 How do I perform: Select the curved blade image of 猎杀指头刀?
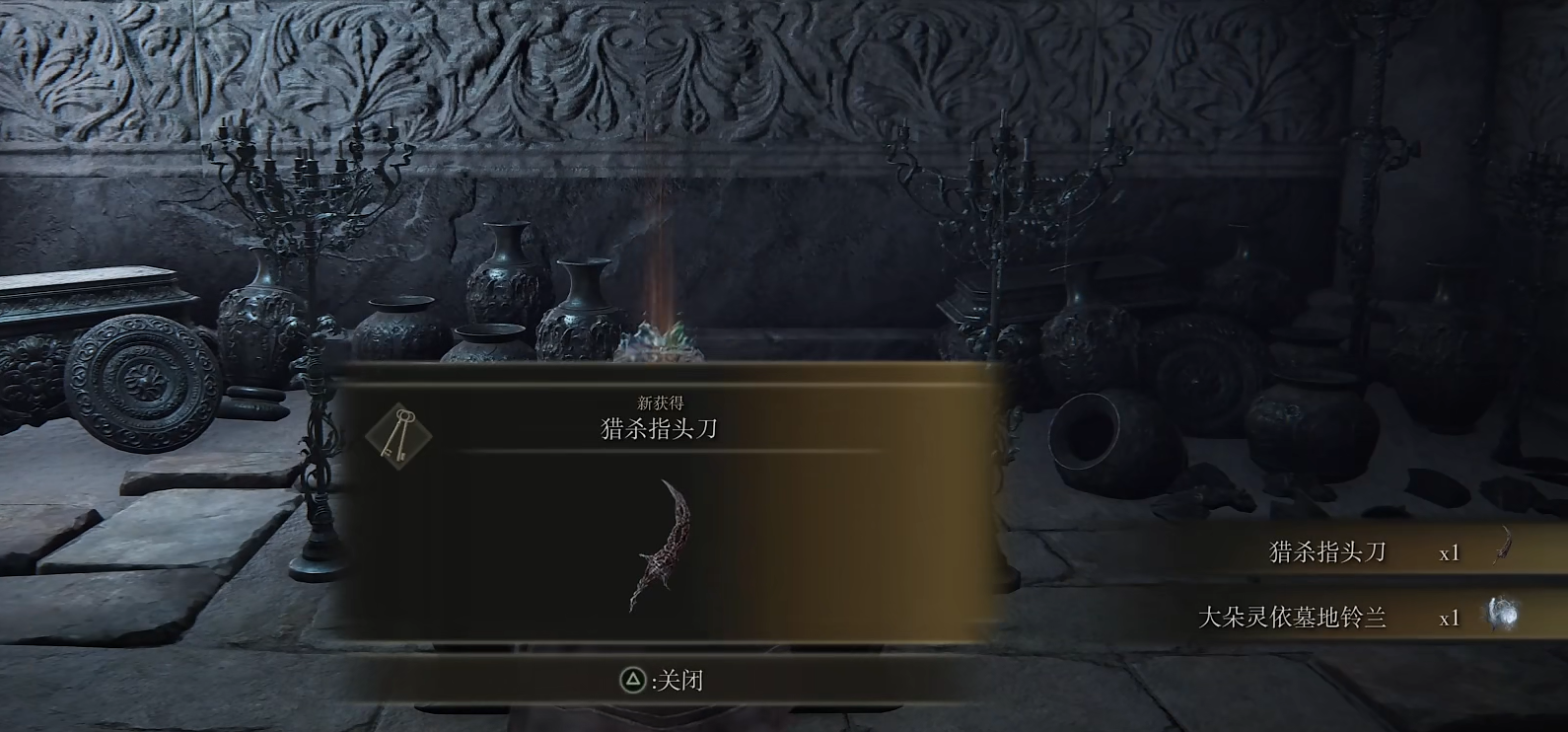663,543
